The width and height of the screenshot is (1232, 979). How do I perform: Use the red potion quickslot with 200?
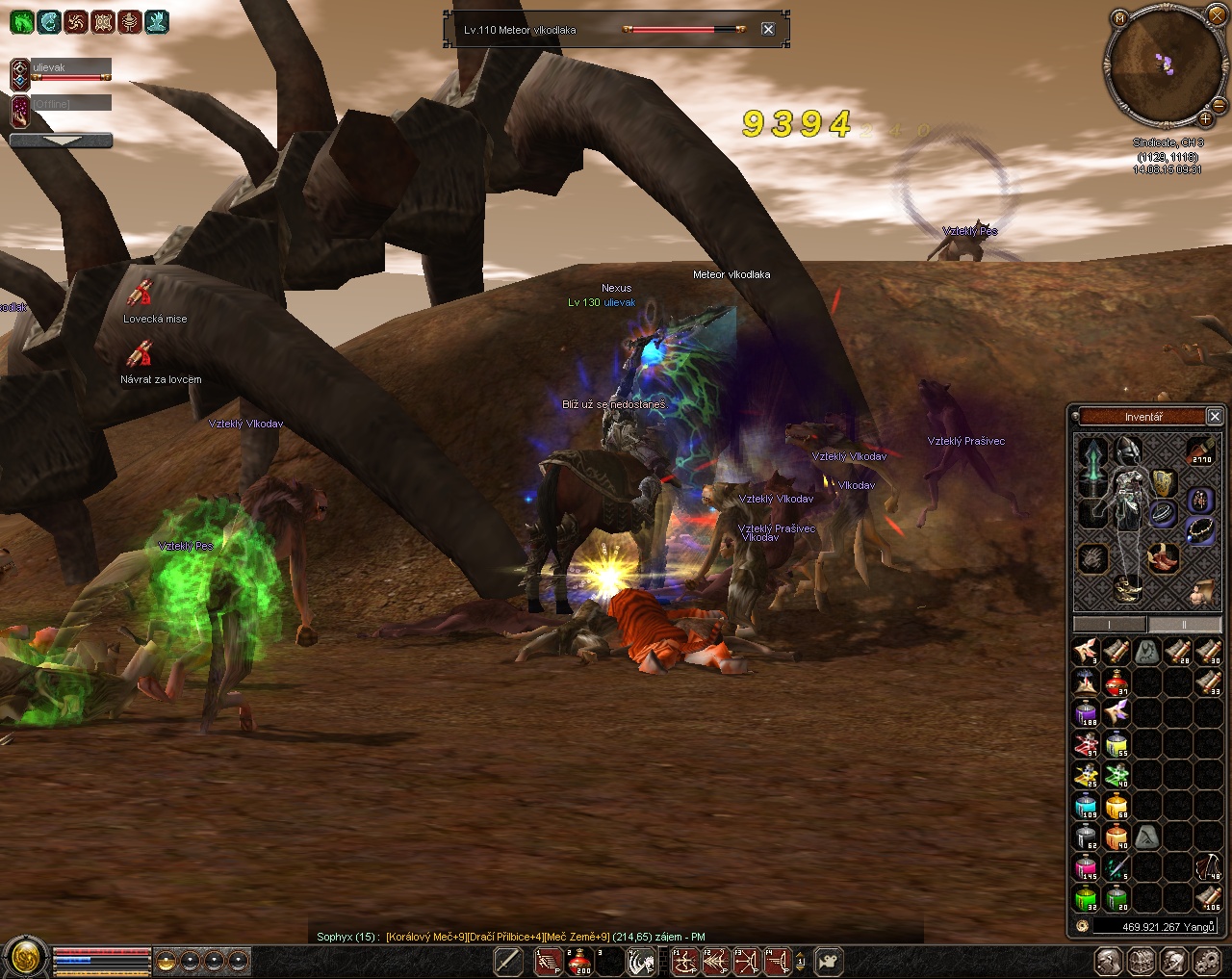pyautogui.click(x=580, y=961)
